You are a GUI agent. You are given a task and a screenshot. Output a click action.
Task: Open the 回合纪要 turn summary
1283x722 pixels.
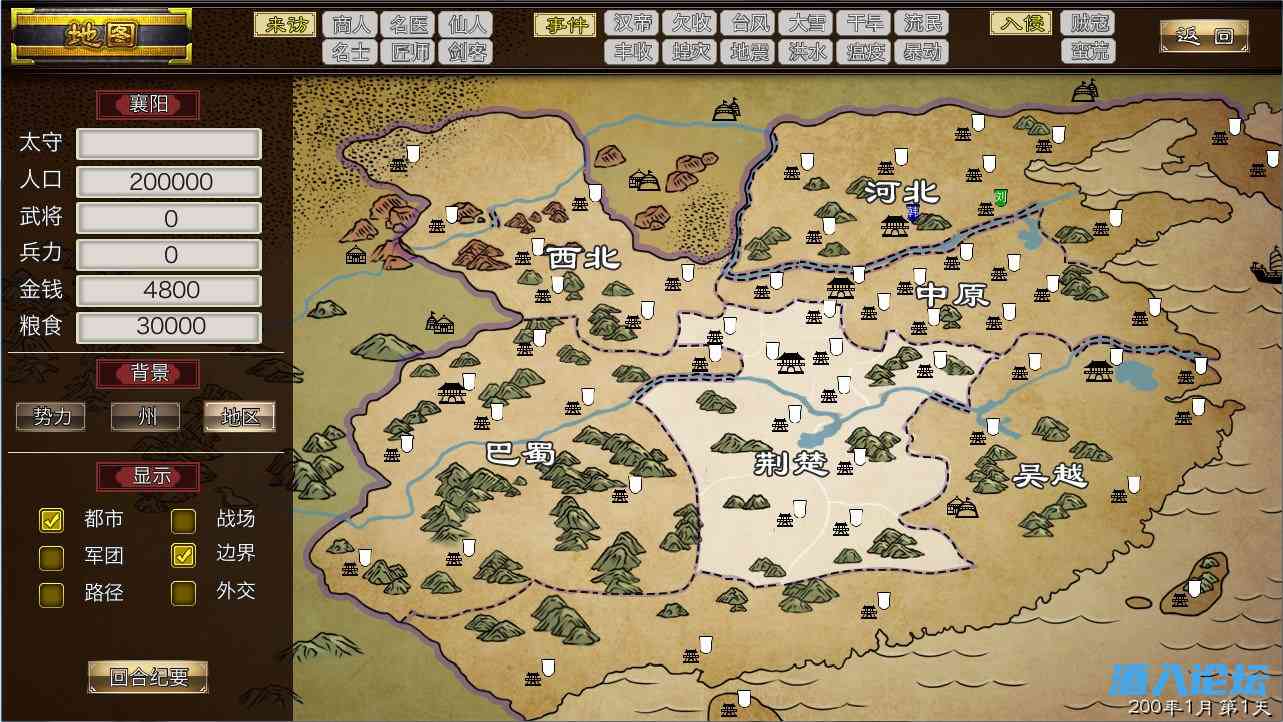coord(147,677)
